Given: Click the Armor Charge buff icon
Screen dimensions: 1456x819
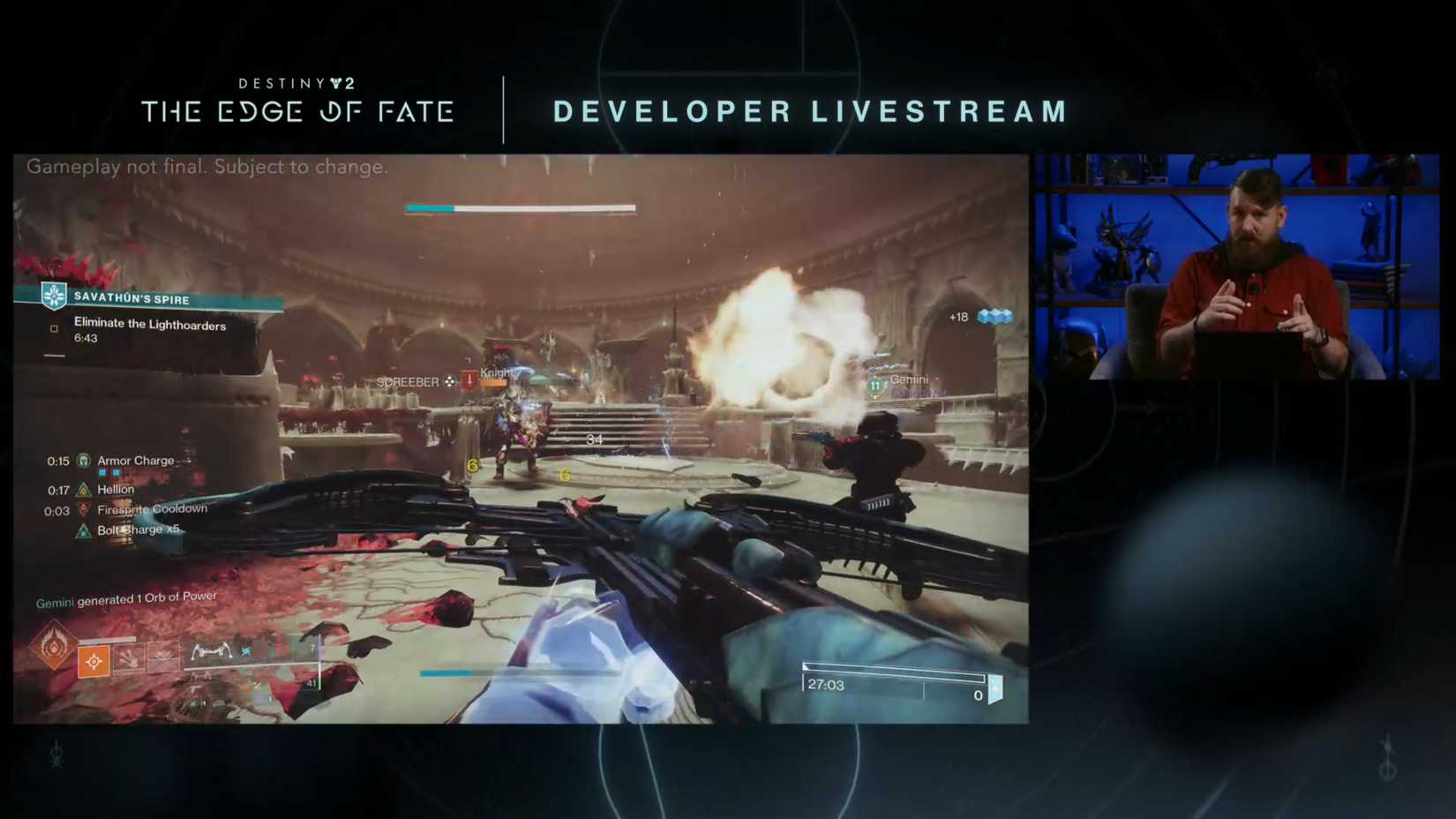Looking at the screenshot, I should [x=84, y=462].
